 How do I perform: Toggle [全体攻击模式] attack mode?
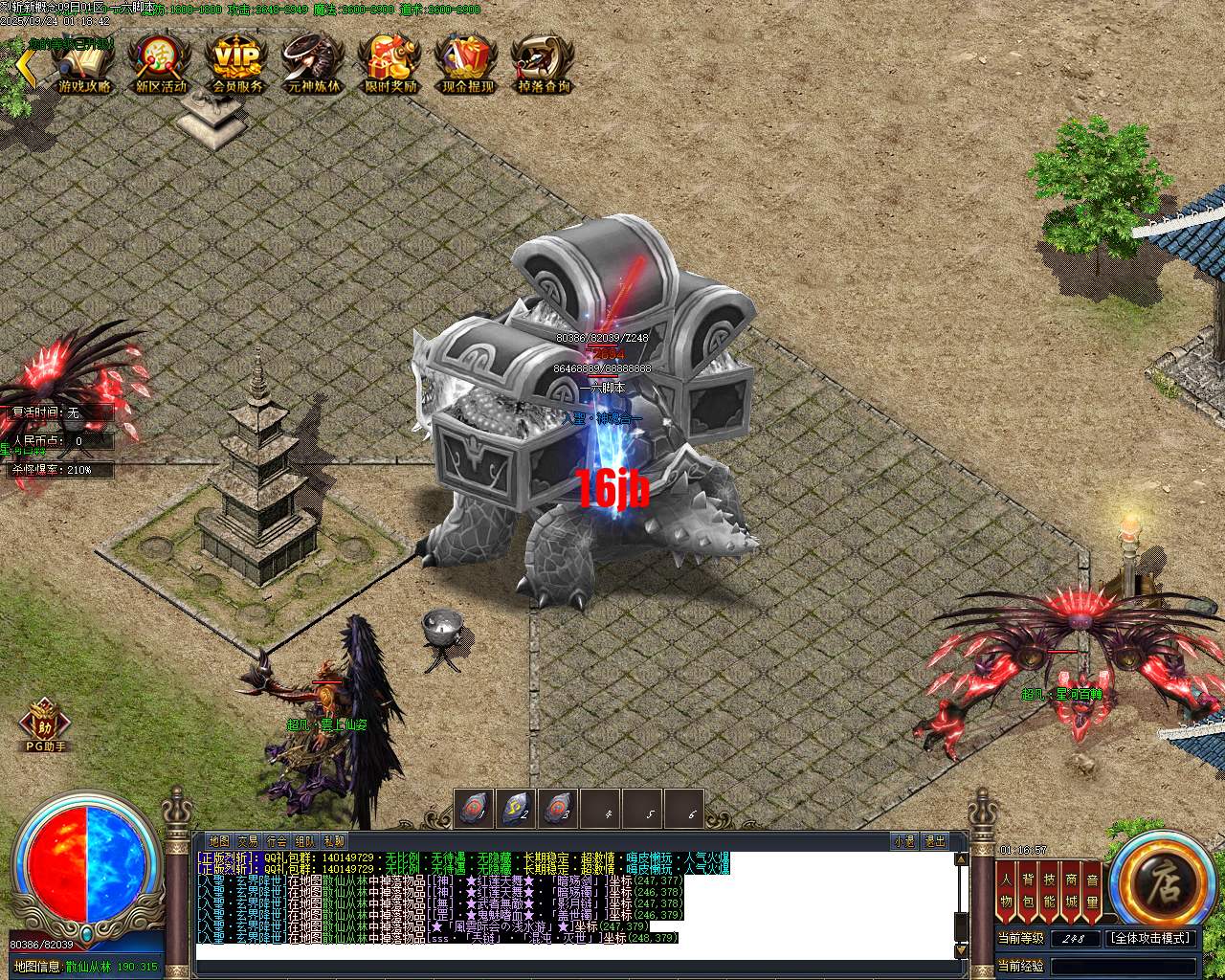[x=1153, y=939]
